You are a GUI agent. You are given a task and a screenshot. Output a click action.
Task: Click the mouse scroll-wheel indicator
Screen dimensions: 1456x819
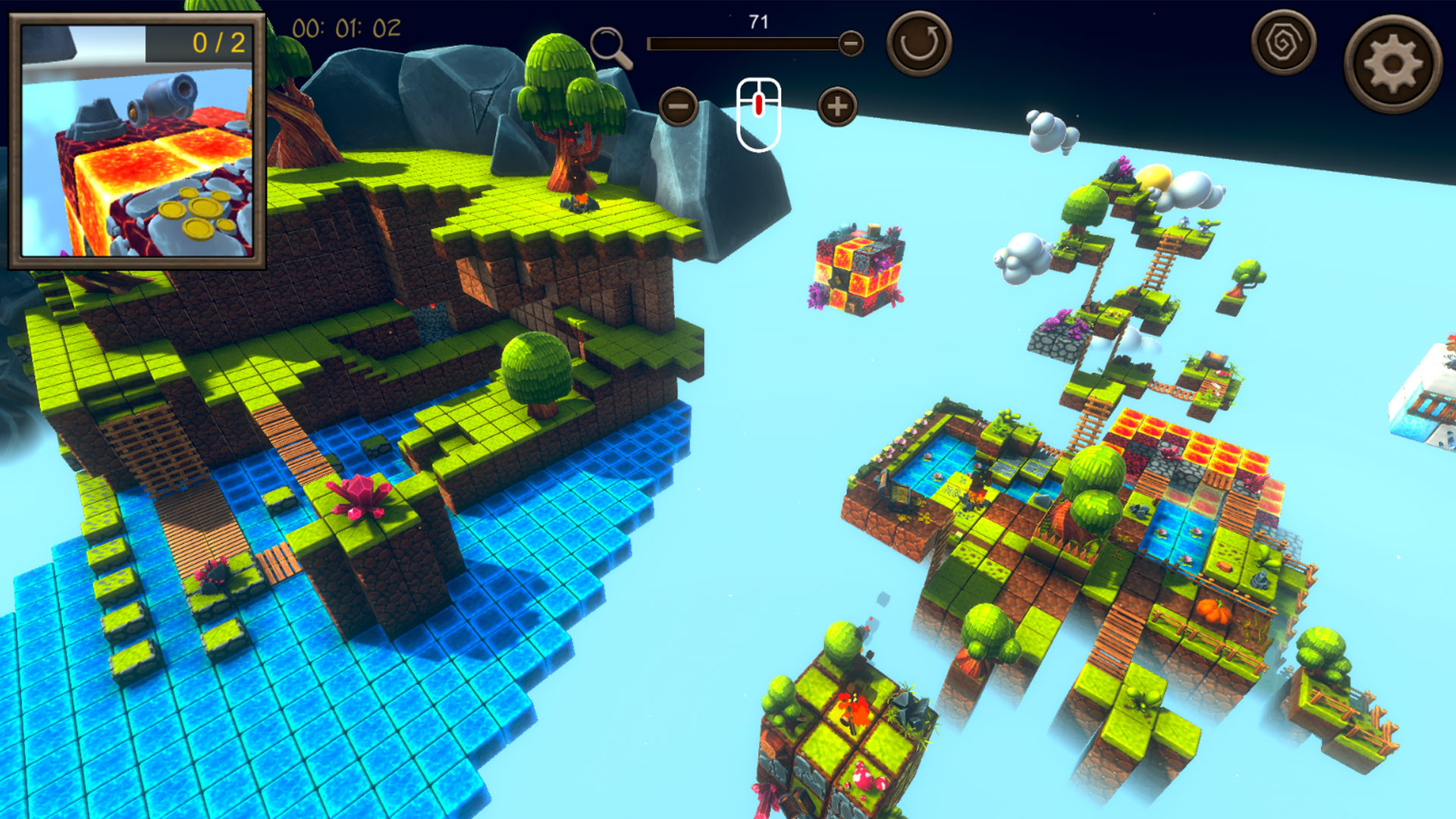pyautogui.click(x=758, y=111)
